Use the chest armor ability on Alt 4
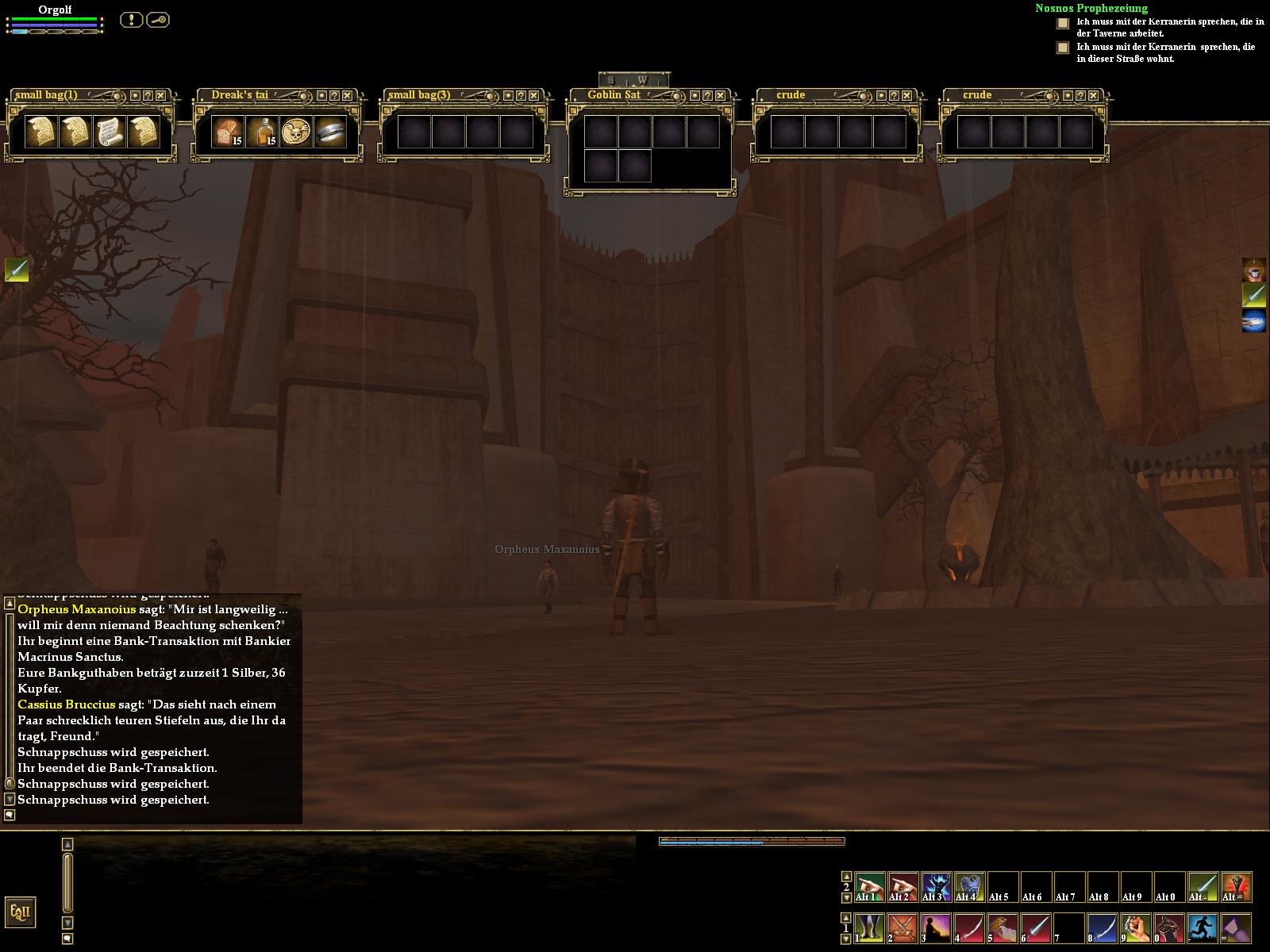Image resolution: width=1270 pixels, height=952 pixels. (969, 887)
